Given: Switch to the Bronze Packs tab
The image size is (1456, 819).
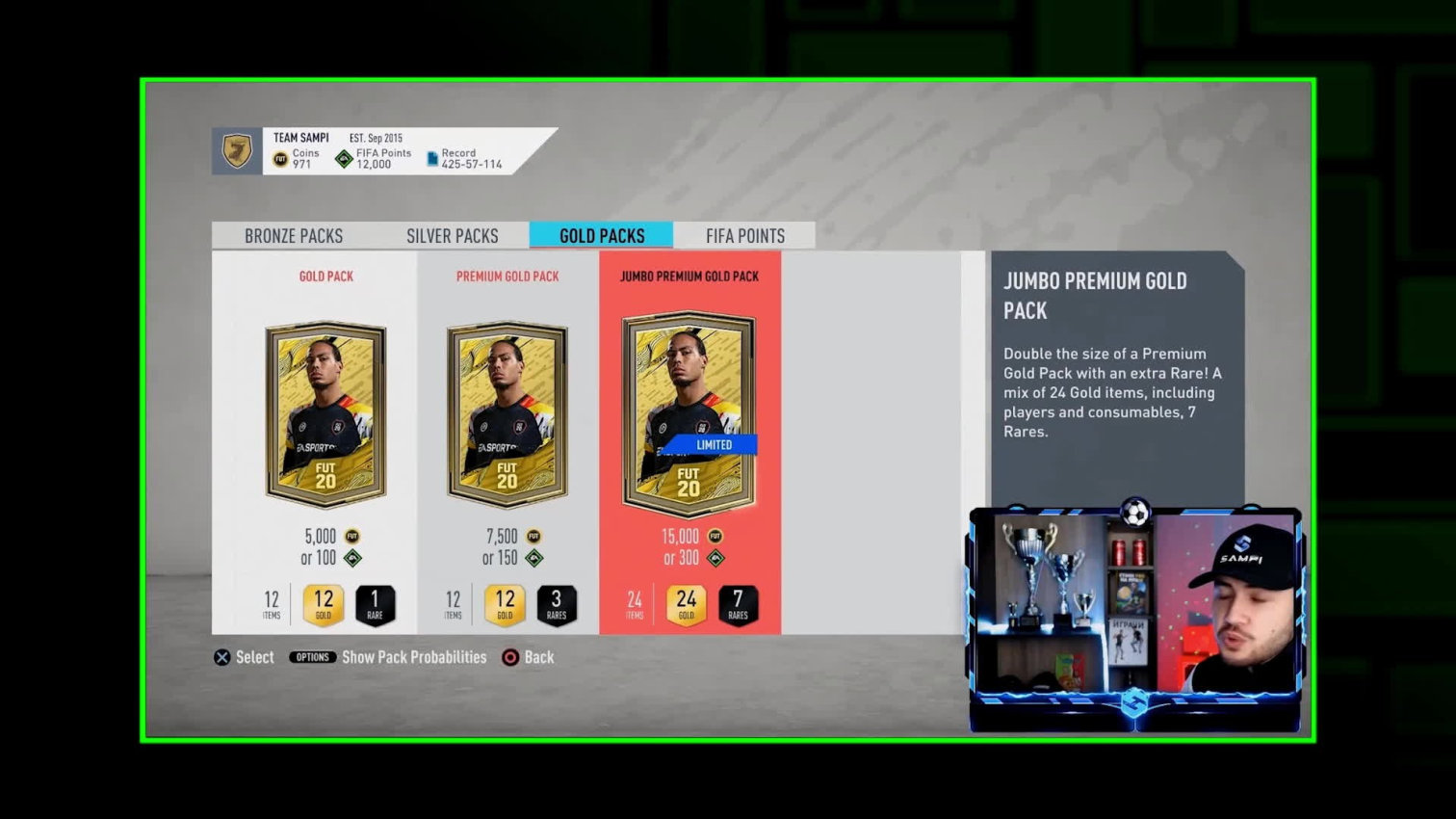Looking at the screenshot, I should point(294,236).
